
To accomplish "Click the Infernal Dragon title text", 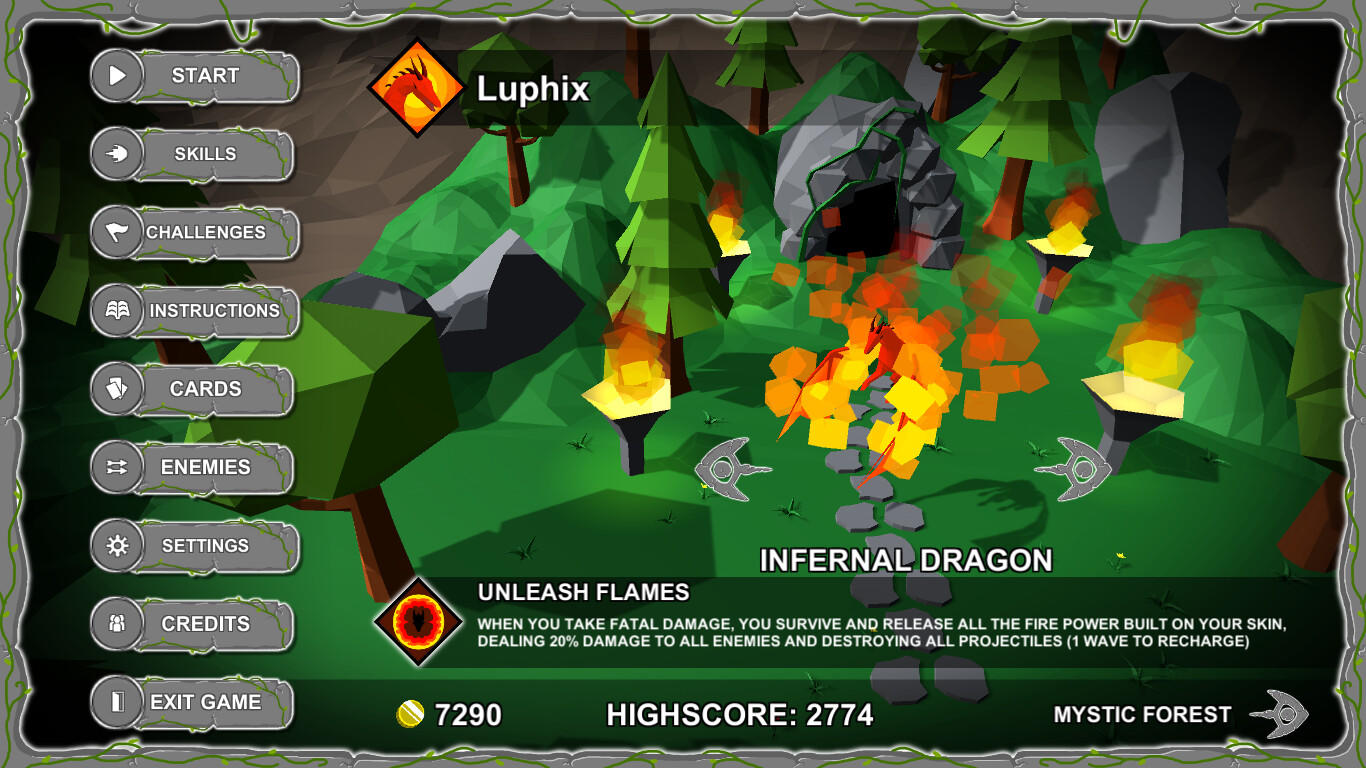I will [905, 560].
